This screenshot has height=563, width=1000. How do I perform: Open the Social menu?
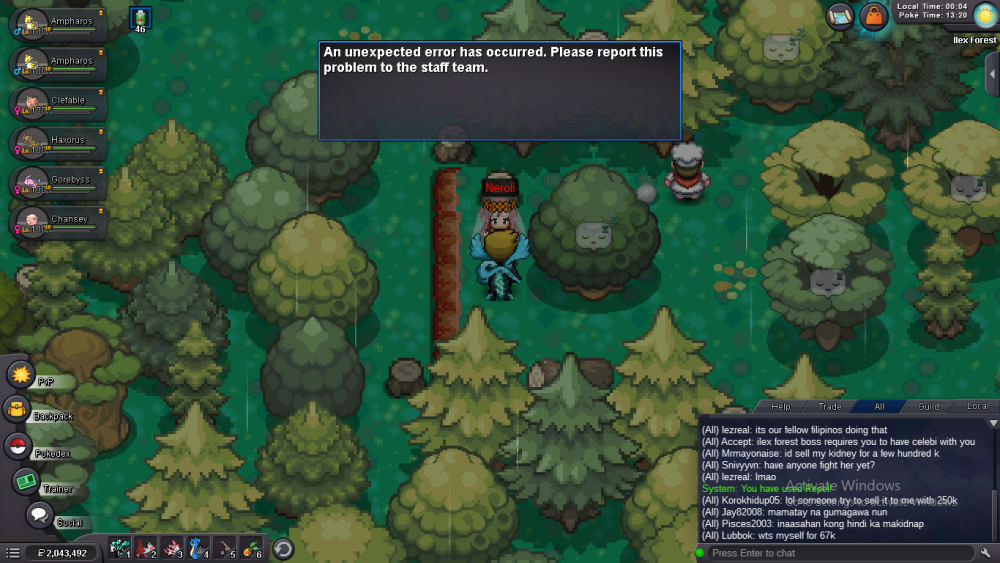point(40,515)
